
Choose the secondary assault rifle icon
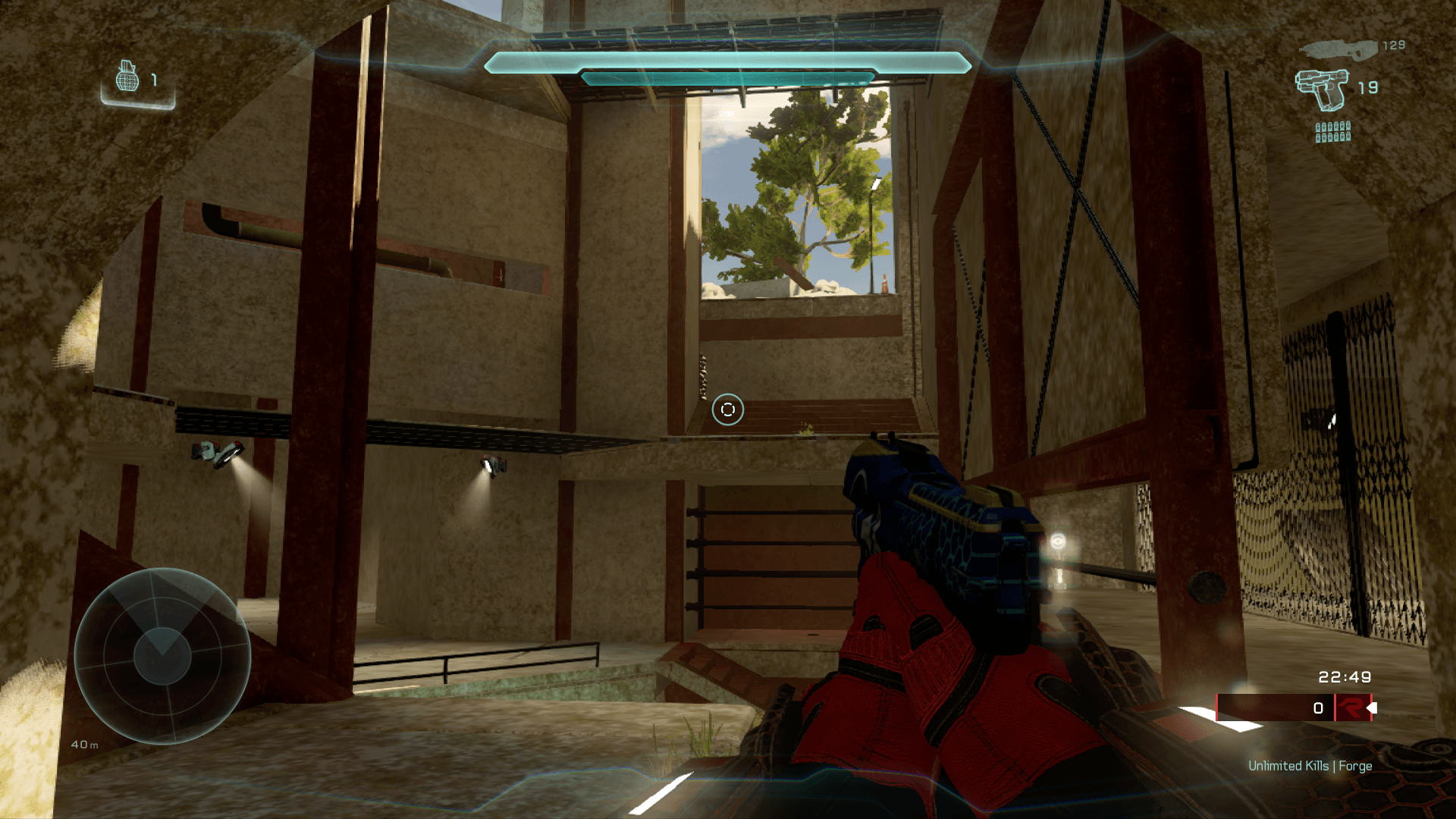tap(1338, 49)
